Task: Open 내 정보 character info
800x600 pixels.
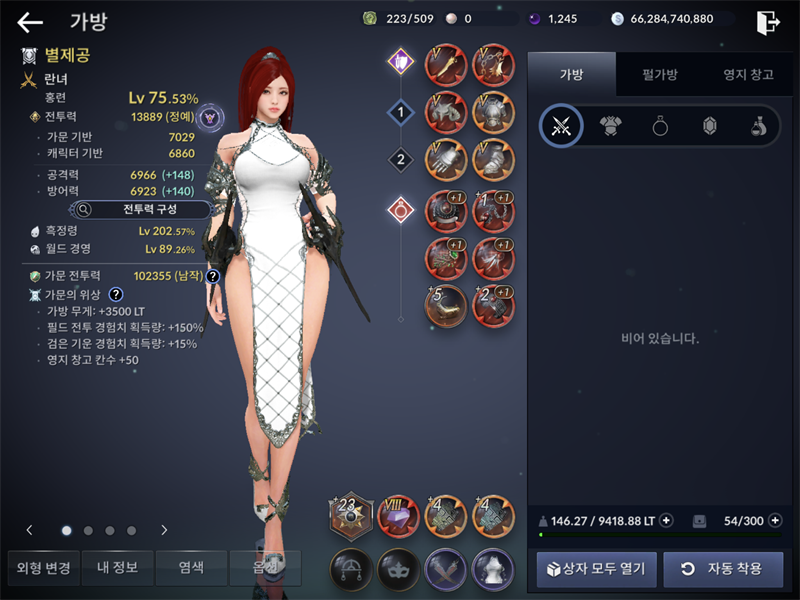Action: 118,569
